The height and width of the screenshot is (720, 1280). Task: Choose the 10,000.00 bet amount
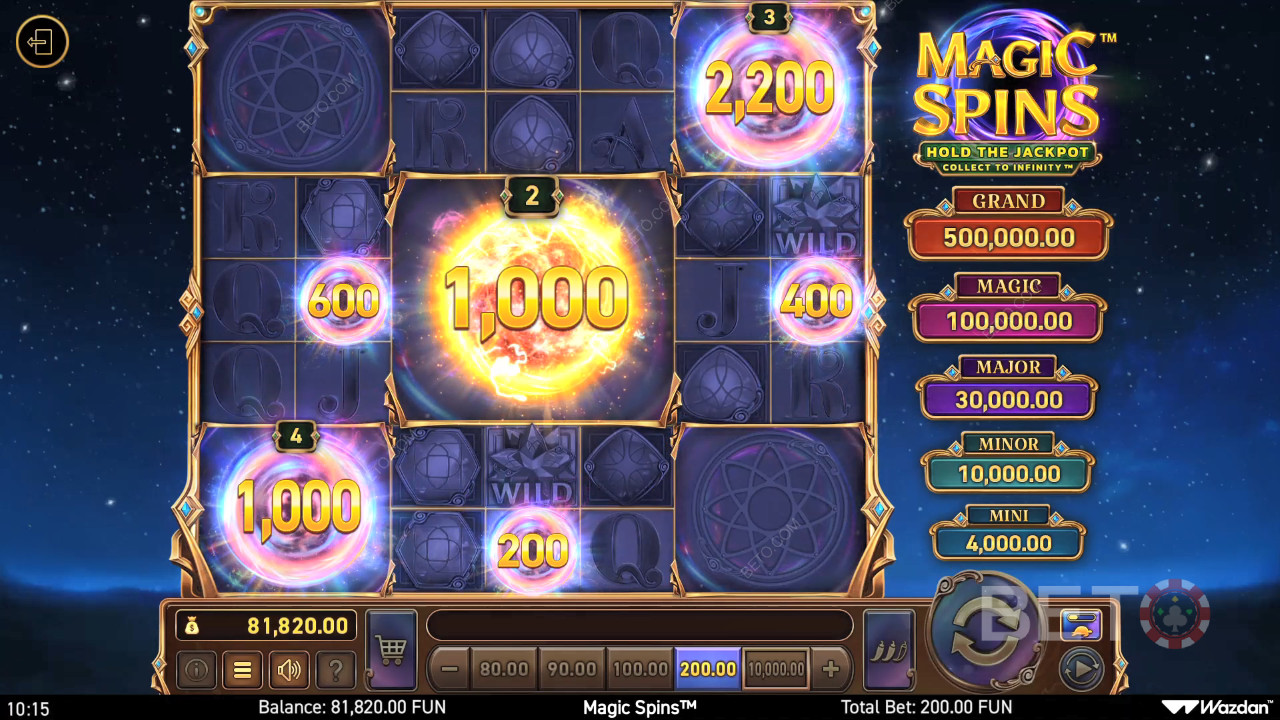tap(776, 669)
